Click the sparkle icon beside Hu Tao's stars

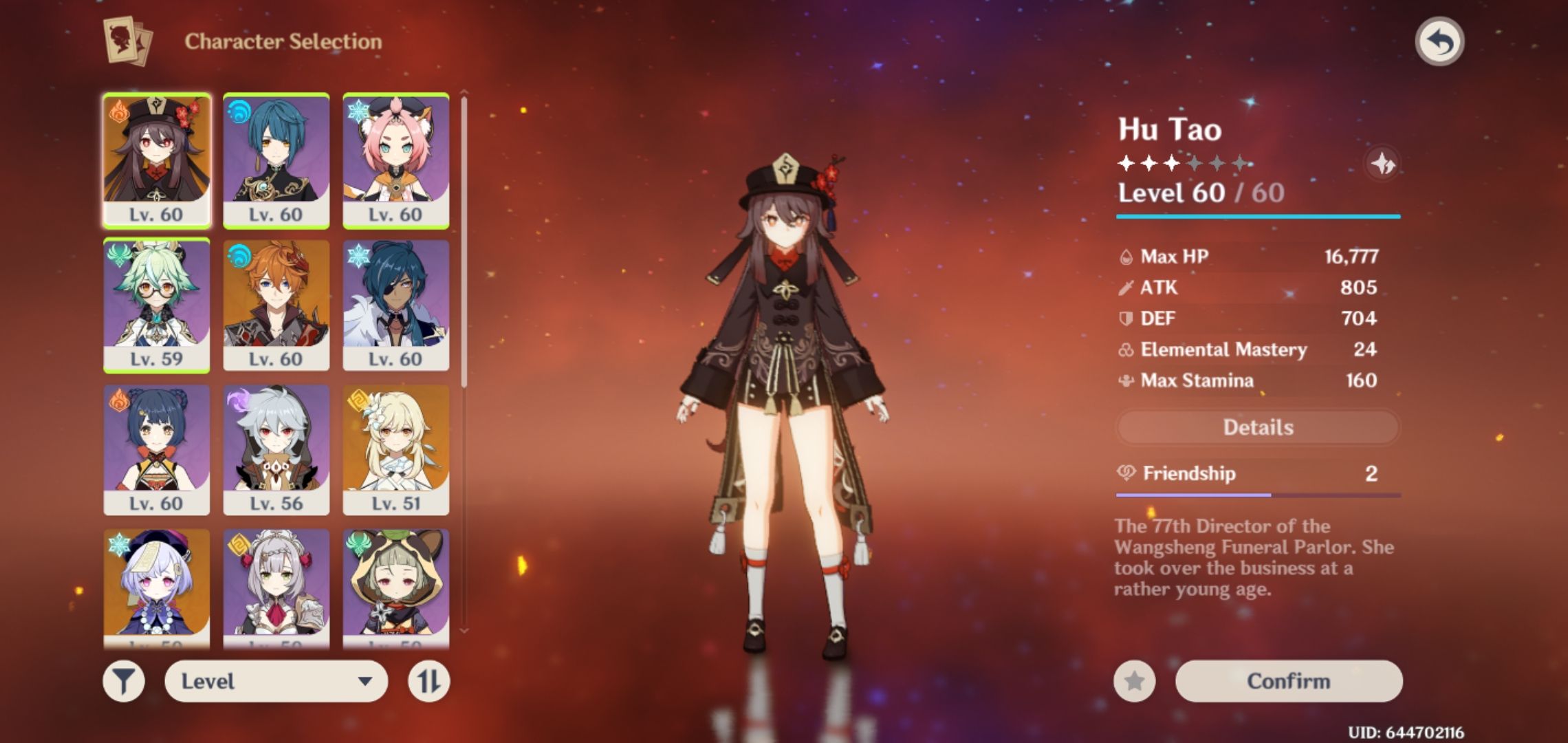pyautogui.click(x=1383, y=163)
